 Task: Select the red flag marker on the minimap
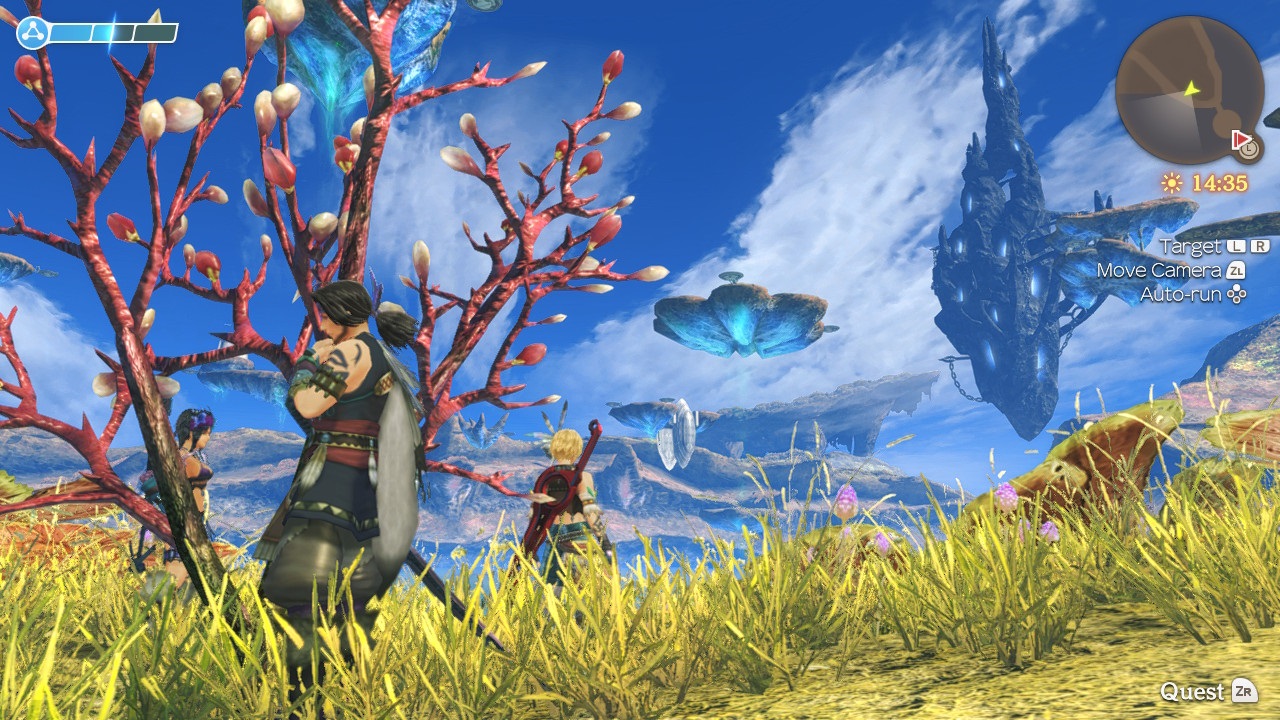click(x=1242, y=138)
